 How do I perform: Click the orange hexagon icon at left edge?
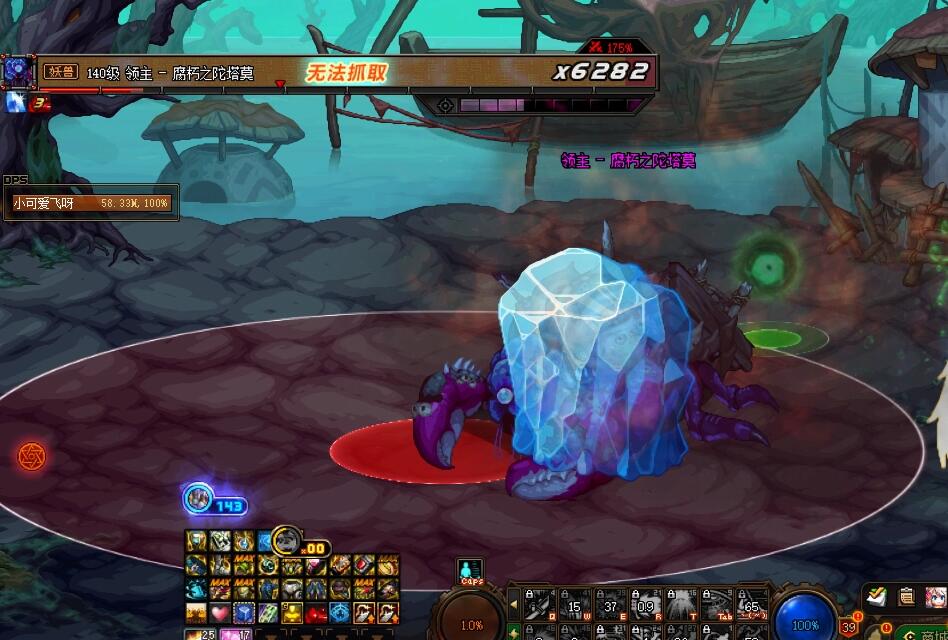32,457
